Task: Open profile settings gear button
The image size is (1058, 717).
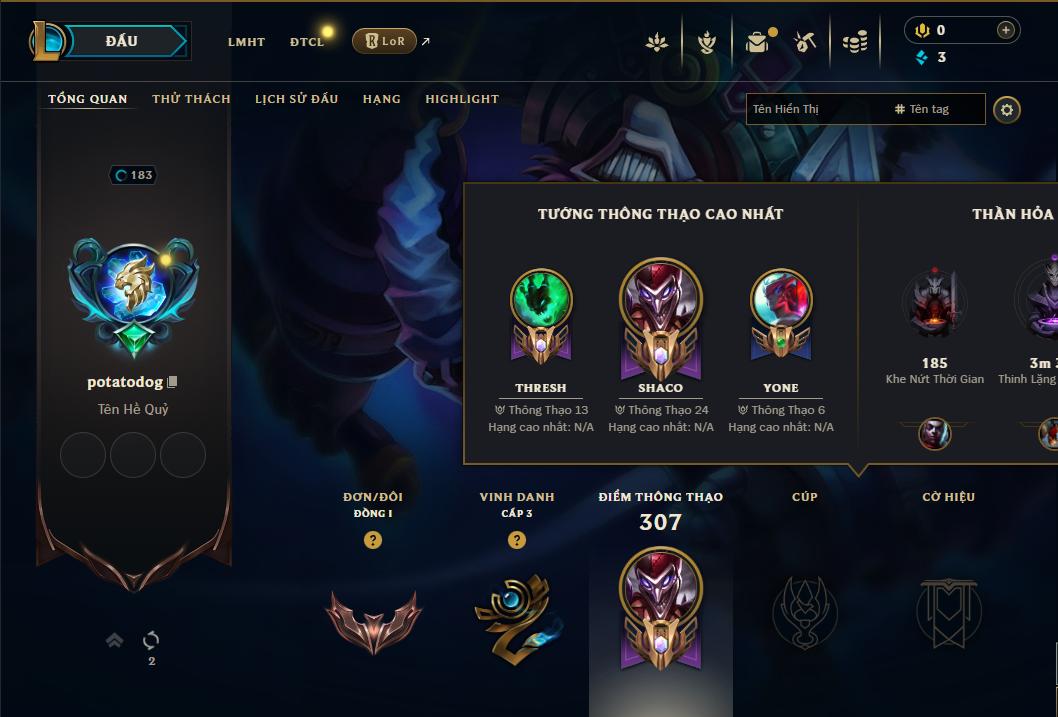Action: tap(1007, 109)
